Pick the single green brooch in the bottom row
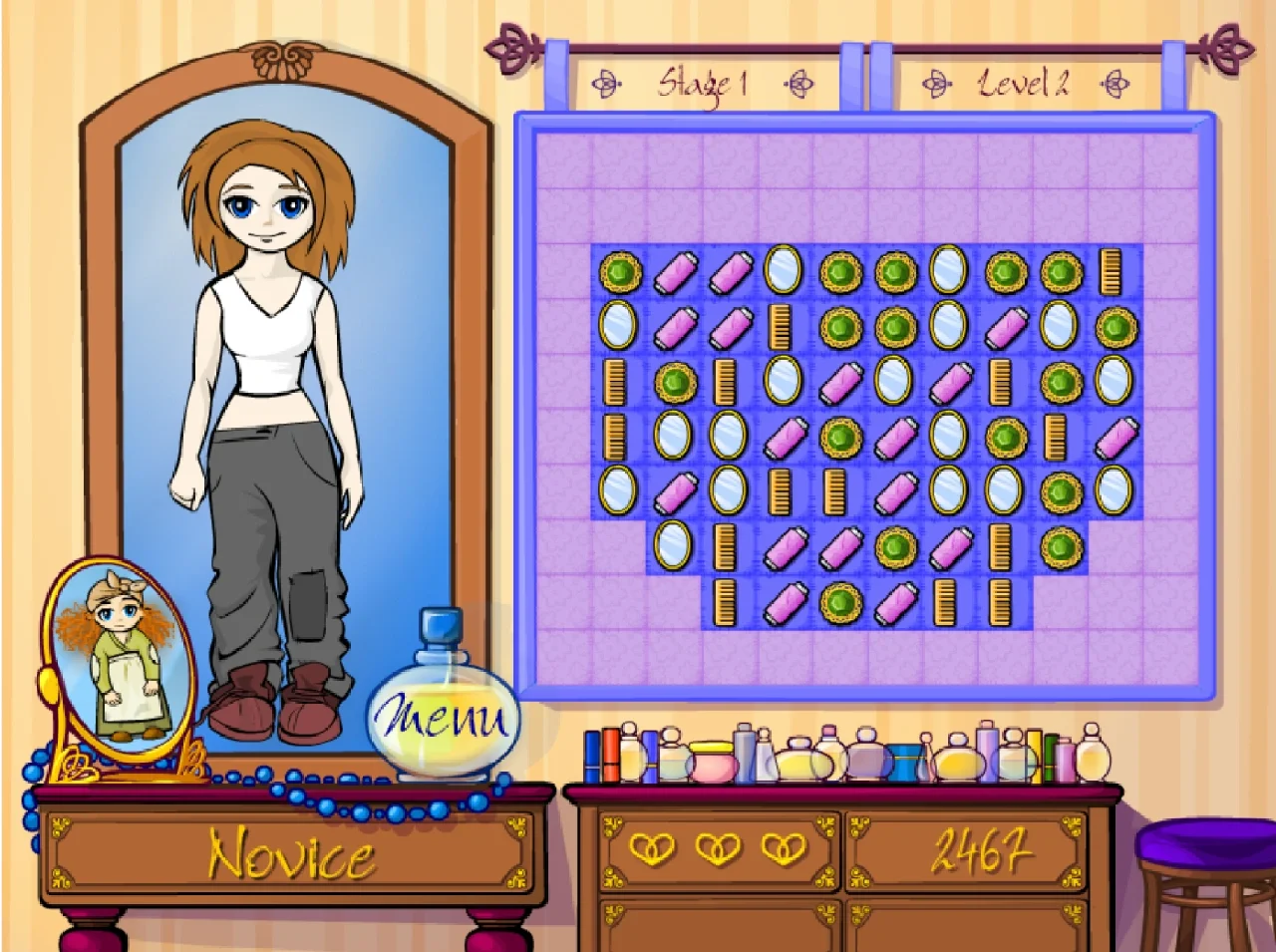 pos(839,603)
